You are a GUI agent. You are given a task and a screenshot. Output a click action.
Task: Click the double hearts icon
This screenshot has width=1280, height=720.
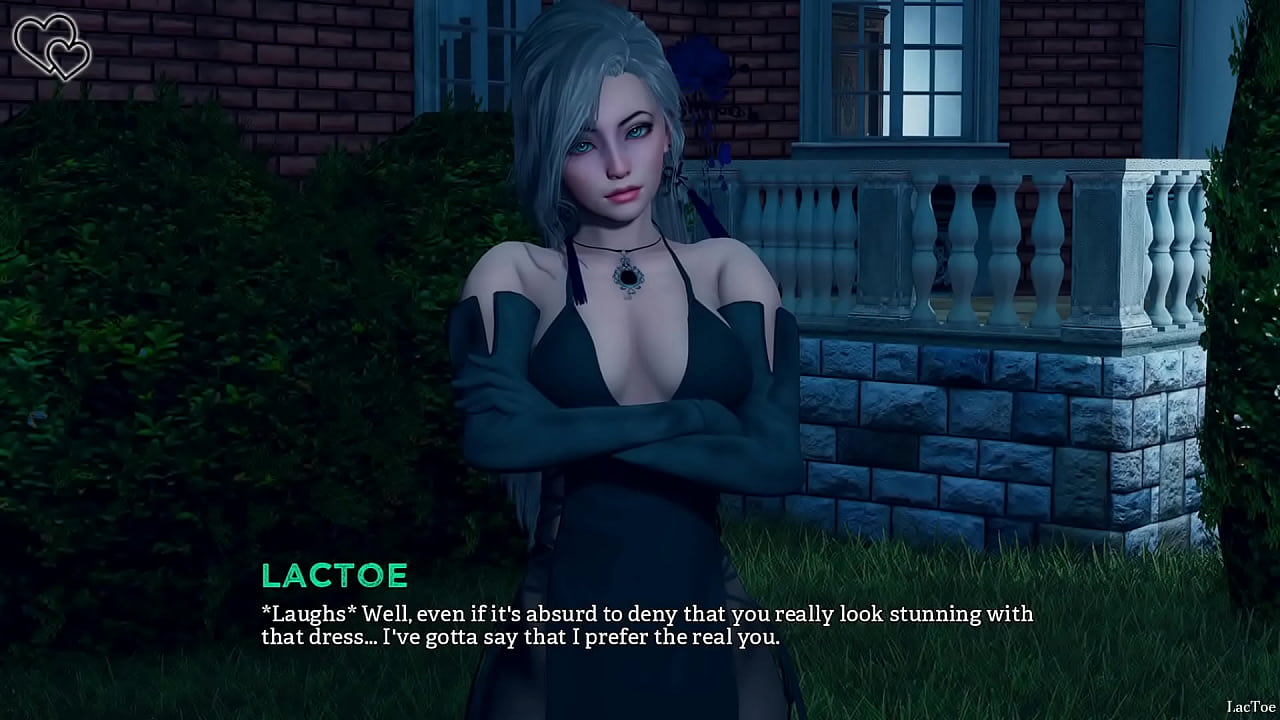click(x=51, y=46)
